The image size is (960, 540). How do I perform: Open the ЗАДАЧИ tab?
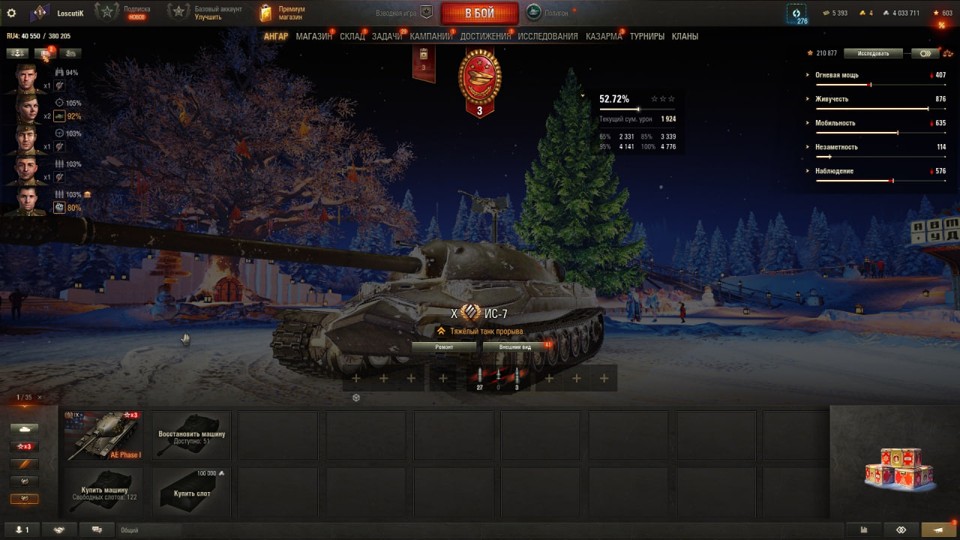coord(387,37)
